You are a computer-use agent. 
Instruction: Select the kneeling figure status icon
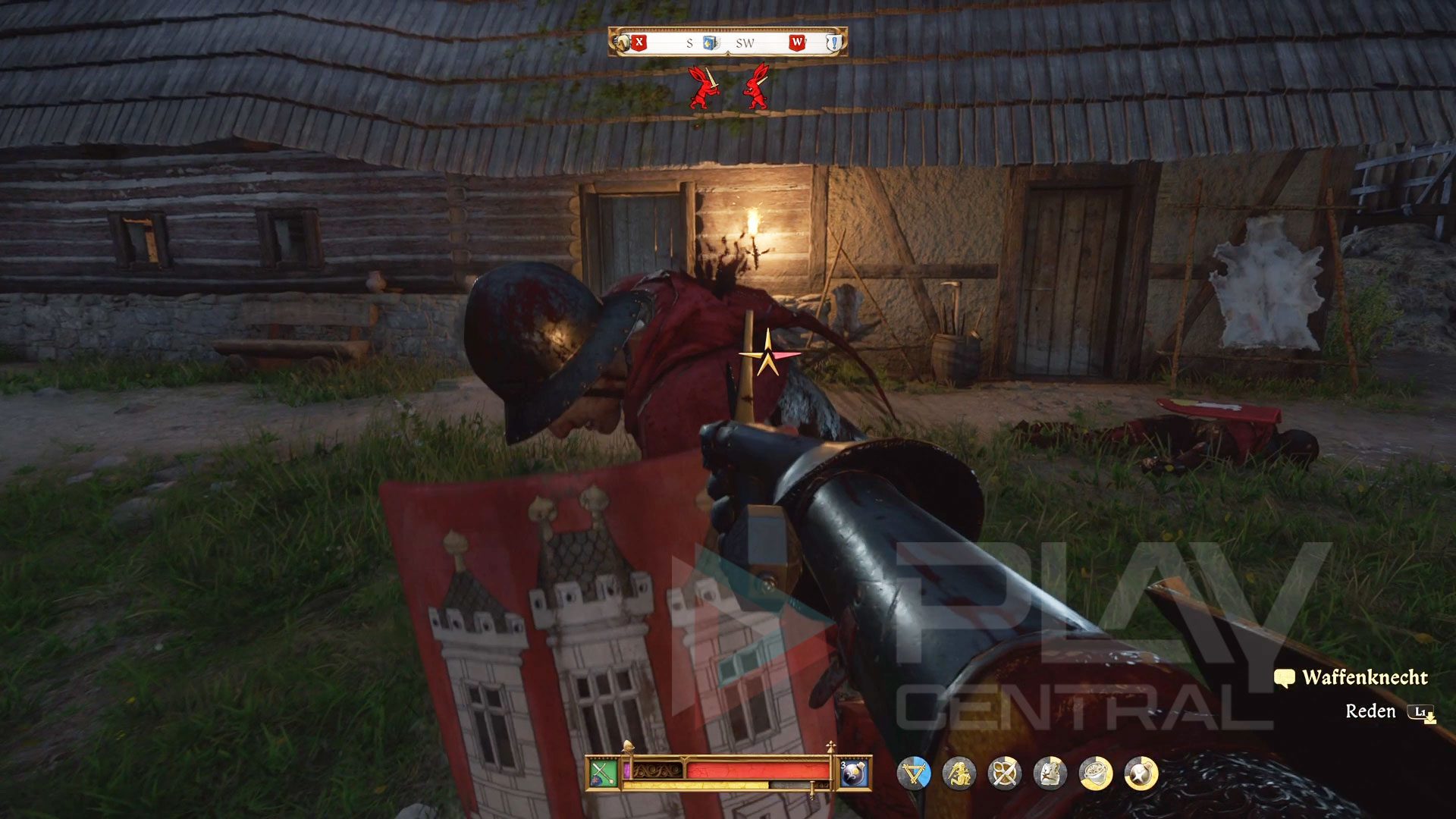pyautogui.click(x=959, y=774)
